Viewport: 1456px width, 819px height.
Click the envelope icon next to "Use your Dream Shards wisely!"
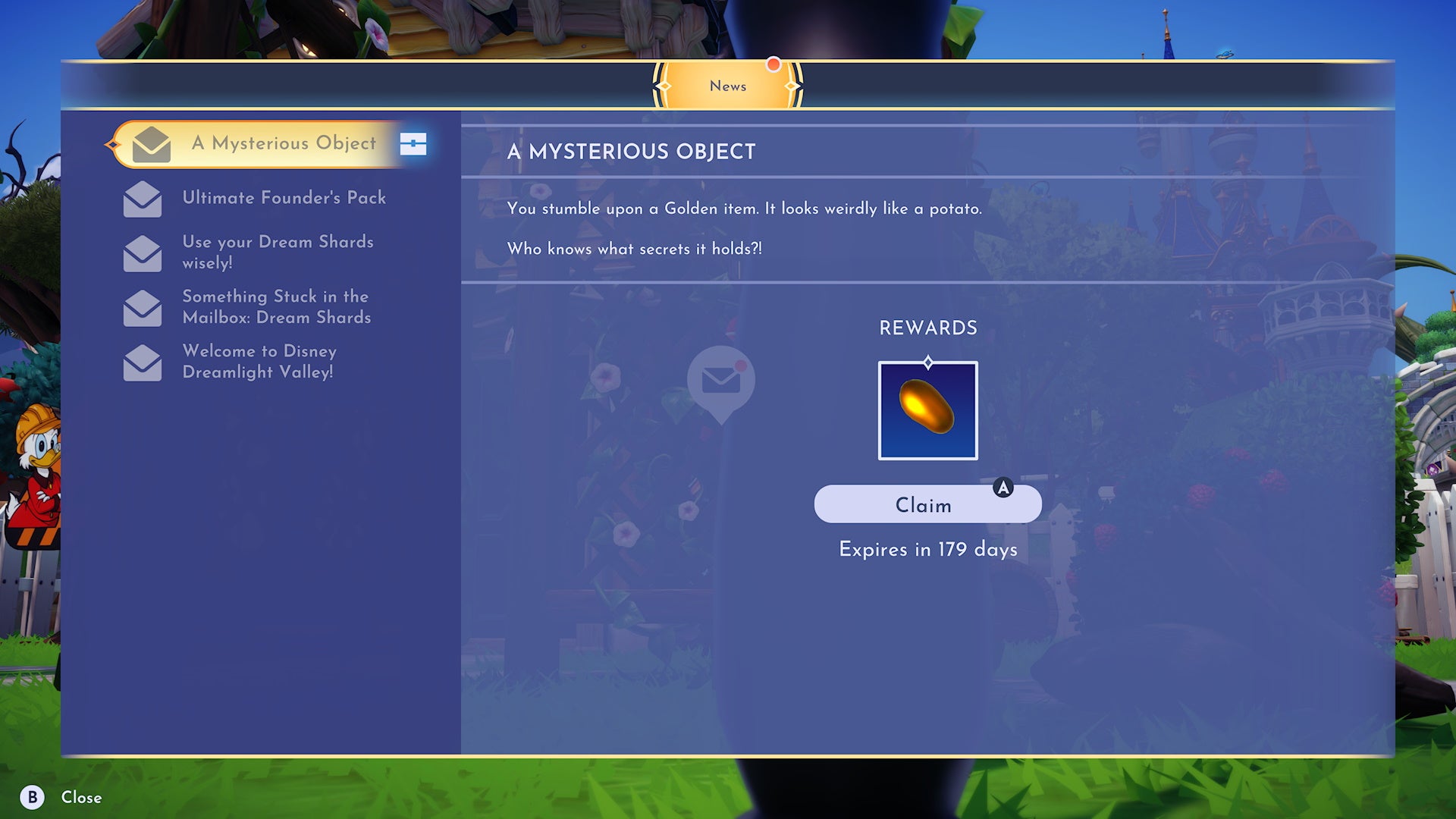143,253
